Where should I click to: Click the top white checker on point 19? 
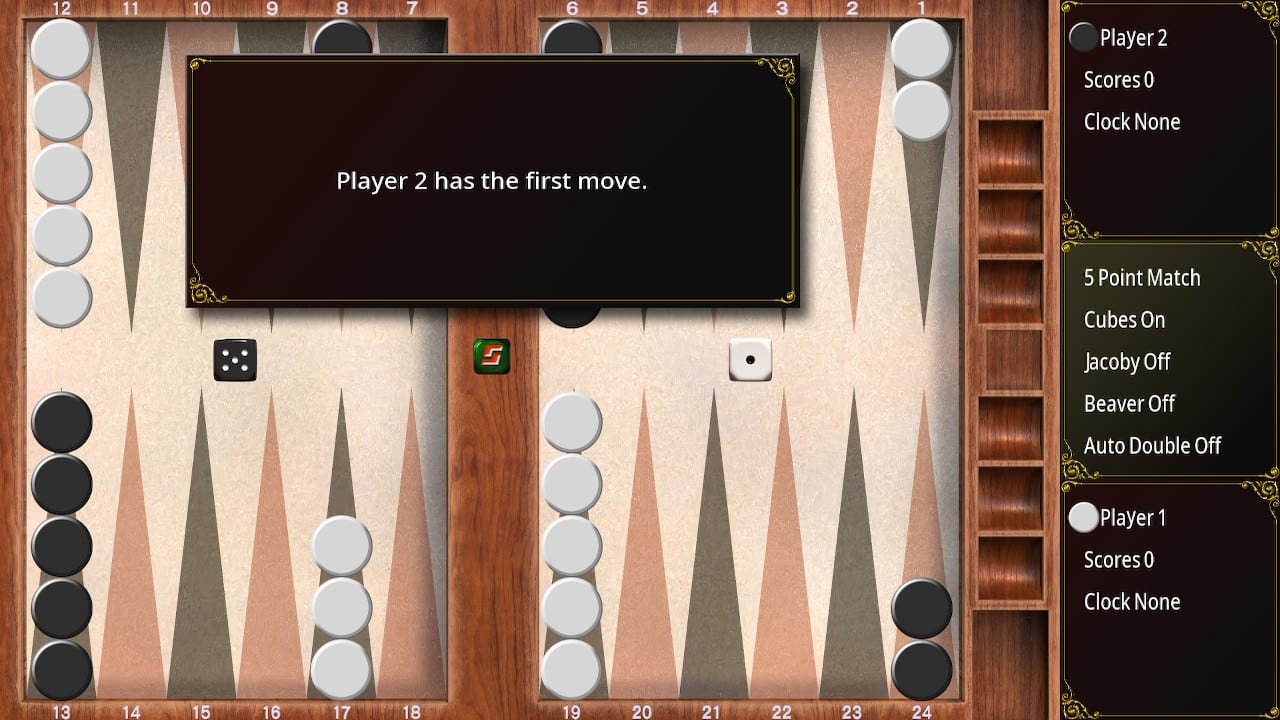(x=570, y=422)
